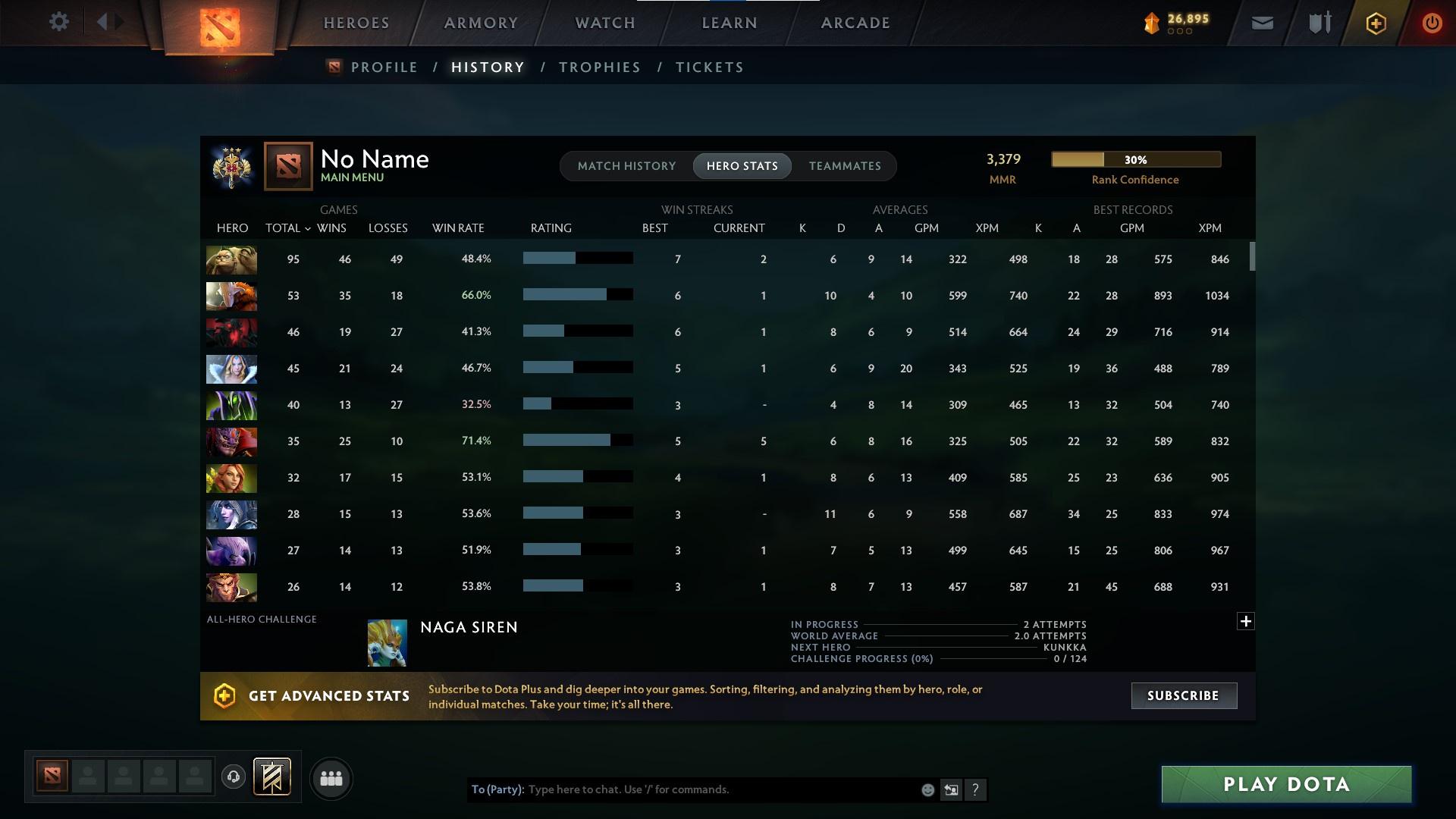
Task: Open the ARCADE menu
Action: click(855, 22)
